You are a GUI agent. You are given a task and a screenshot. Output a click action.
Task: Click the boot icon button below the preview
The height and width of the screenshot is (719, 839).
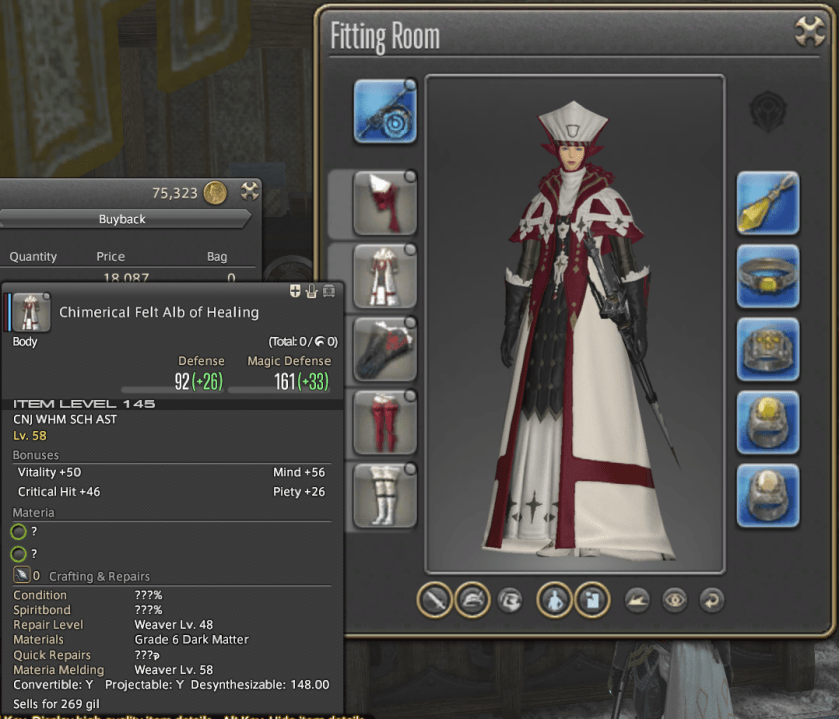[x=635, y=600]
